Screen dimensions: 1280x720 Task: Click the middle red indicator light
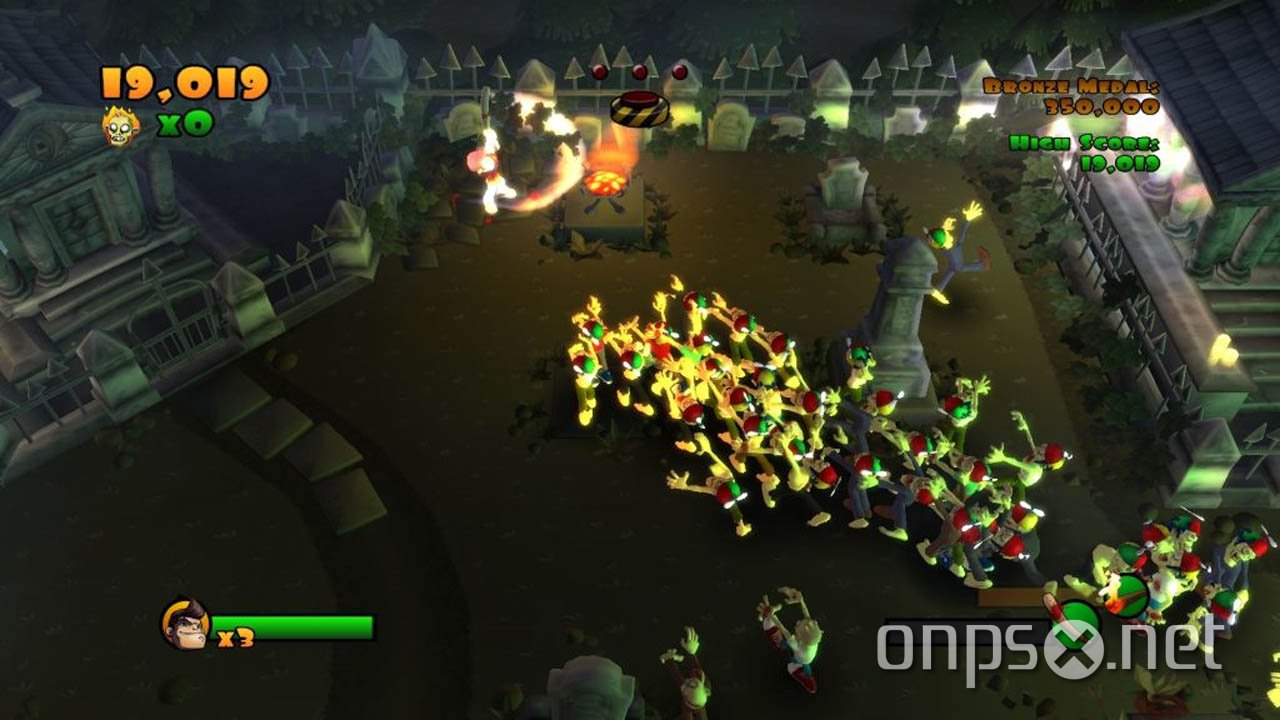click(x=639, y=72)
